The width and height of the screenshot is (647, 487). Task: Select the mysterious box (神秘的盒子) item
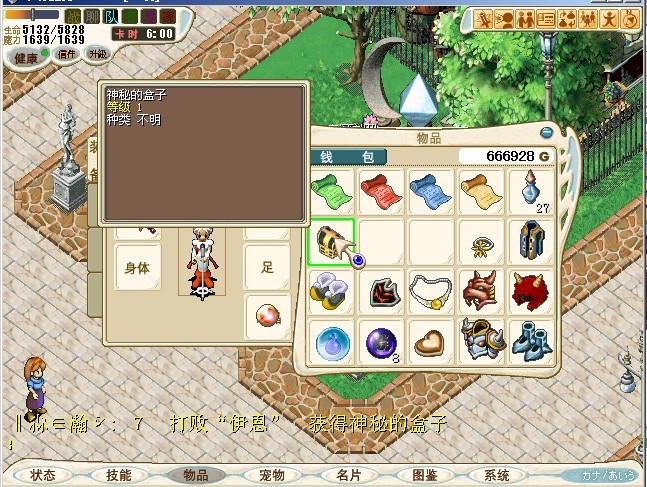click(x=331, y=243)
